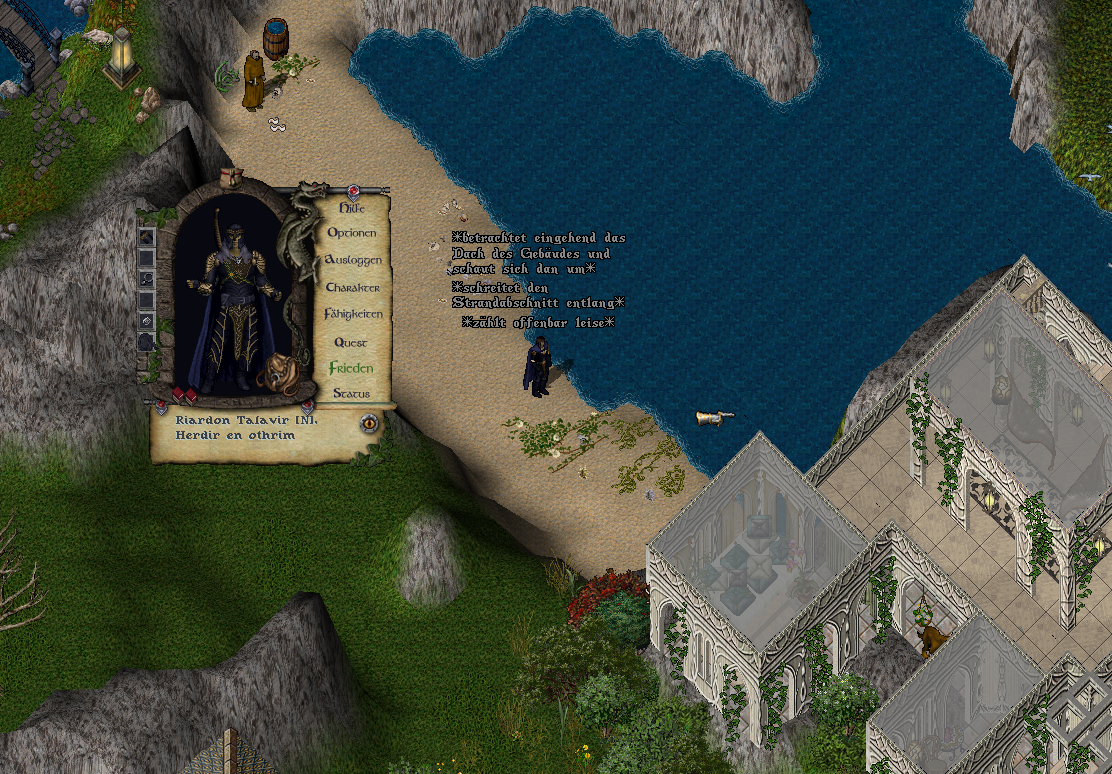Toggle the green Frieden peace mode
The height and width of the screenshot is (774, 1112).
tap(351, 368)
